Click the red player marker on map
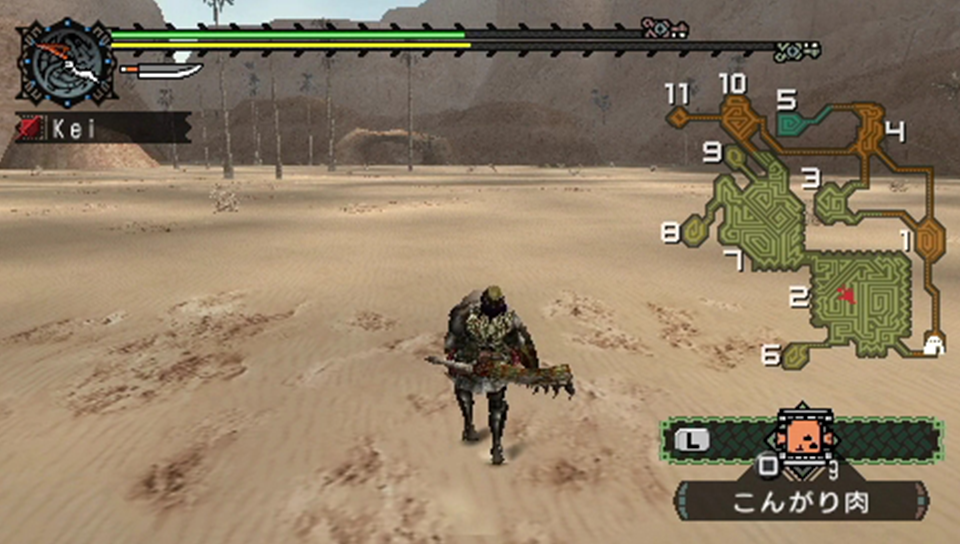Screen dimensions: 960x544 coord(847,294)
